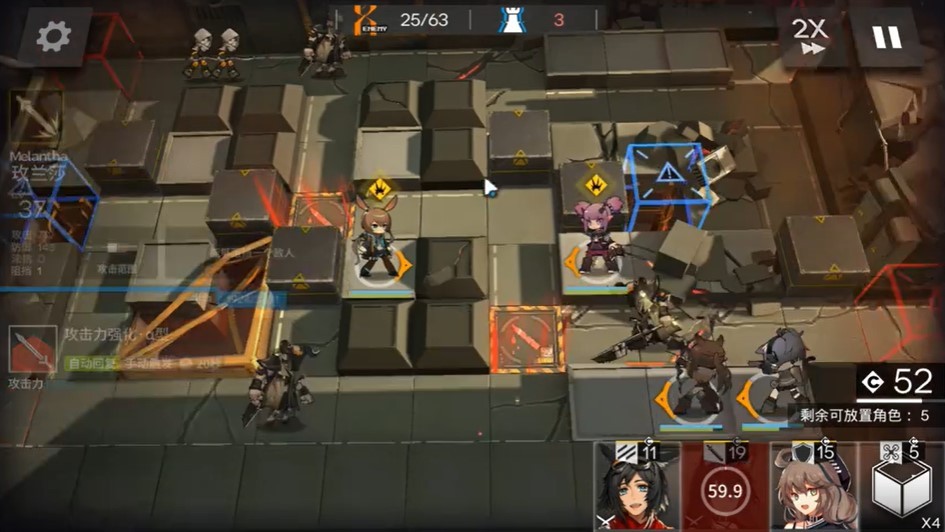Image resolution: width=945 pixels, height=532 pixels.
Task: Trigger the ready skill above the pink-haired operator
Action: pyautogui.click(x=593, y=183)
